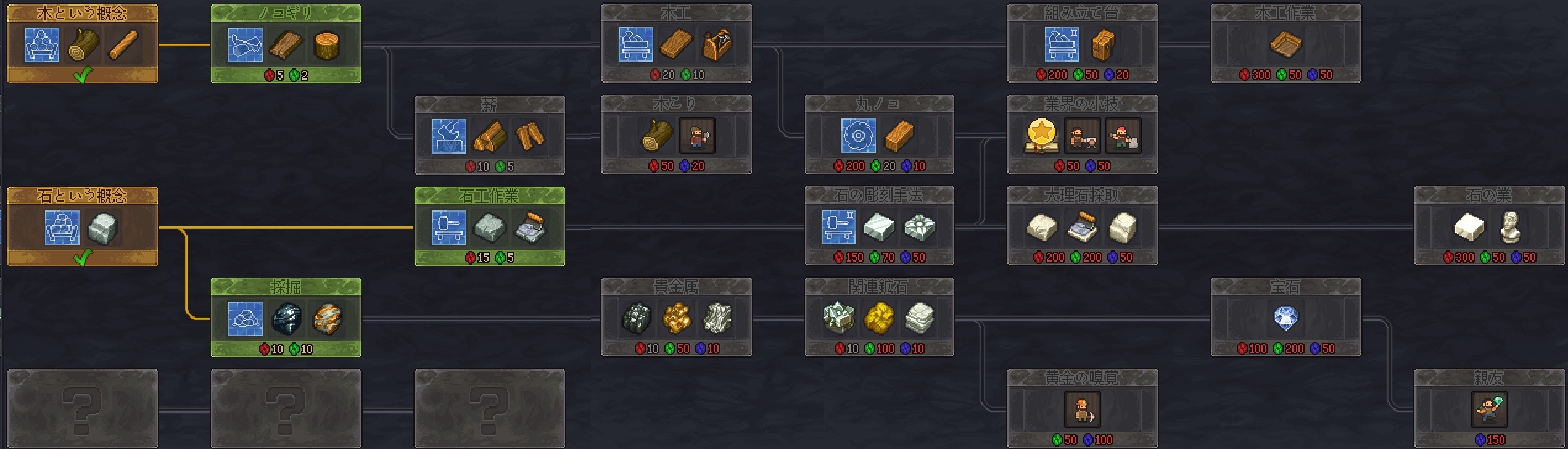Choose the 木工 technology node
Image resolution: width=1568 pixels, height=449 pixels.
[676, 44]
